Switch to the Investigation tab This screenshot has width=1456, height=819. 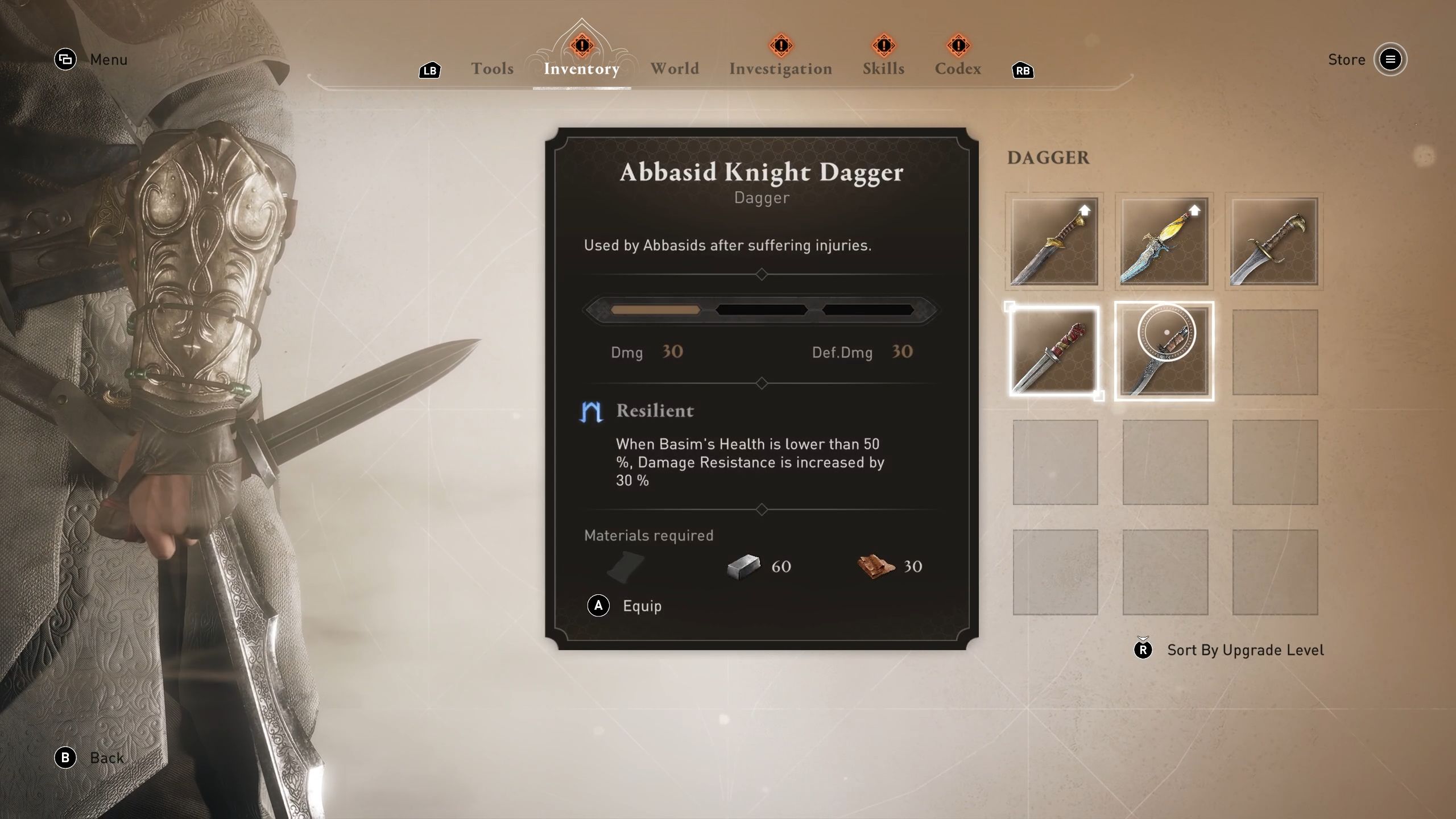tap(780, 69)
